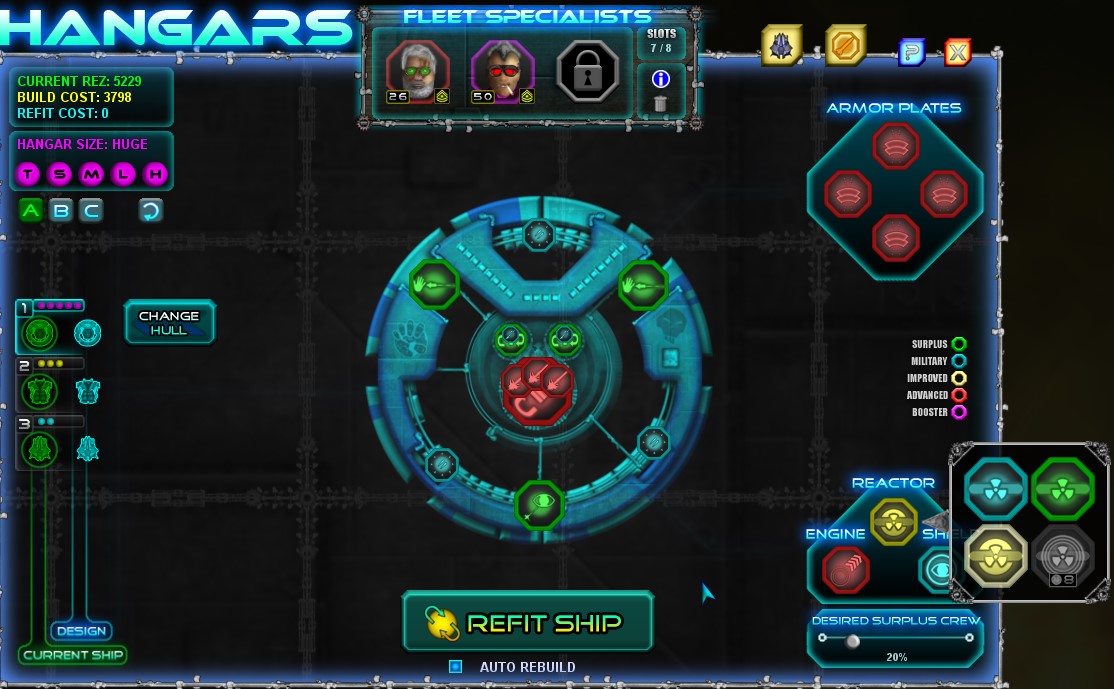This screenshot has width=1114, height=689.
Task: Switch to the Design tab
Action: (x=81, y=631)
